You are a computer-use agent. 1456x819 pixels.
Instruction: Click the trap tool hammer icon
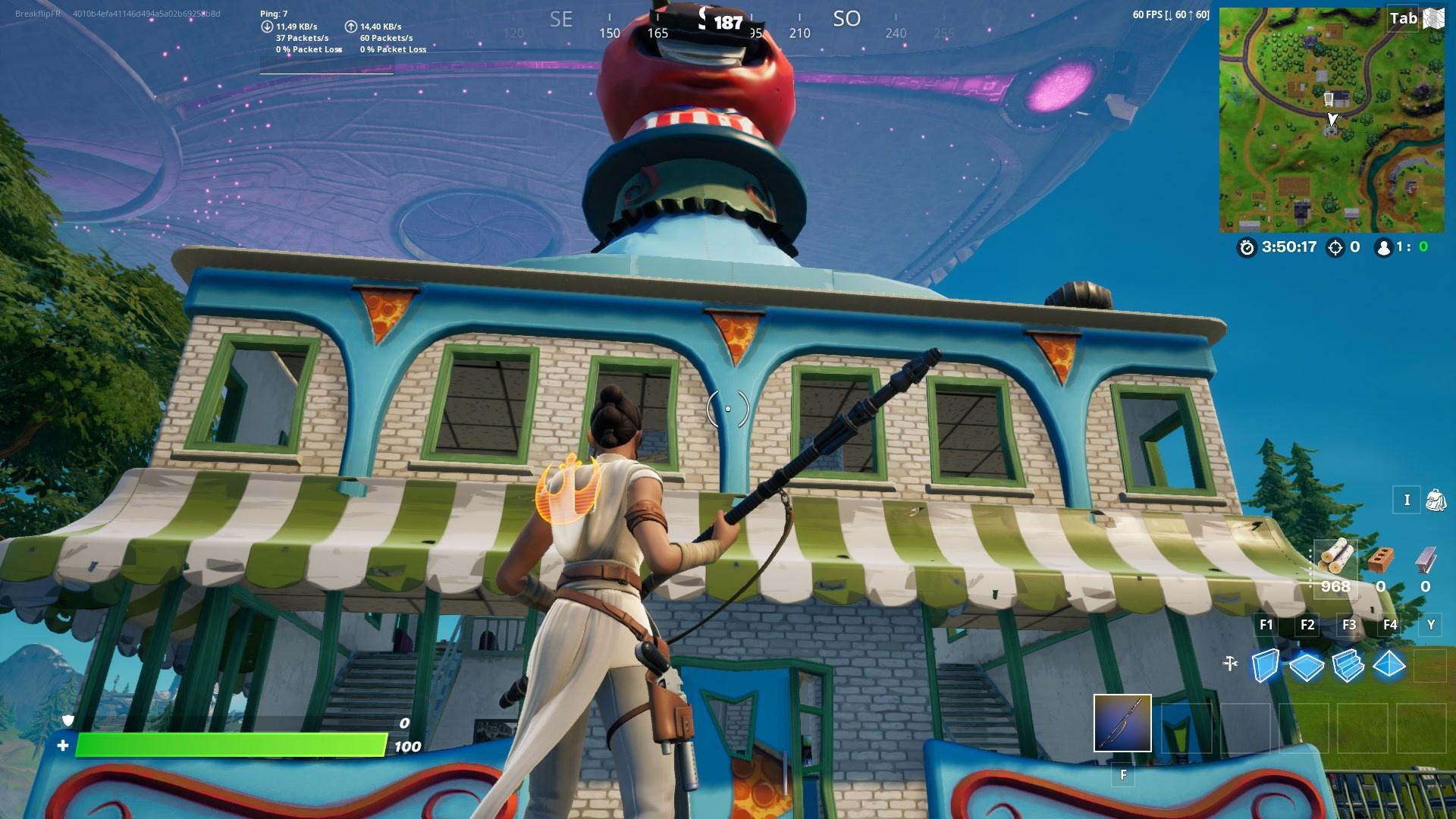click(1230, 663)
